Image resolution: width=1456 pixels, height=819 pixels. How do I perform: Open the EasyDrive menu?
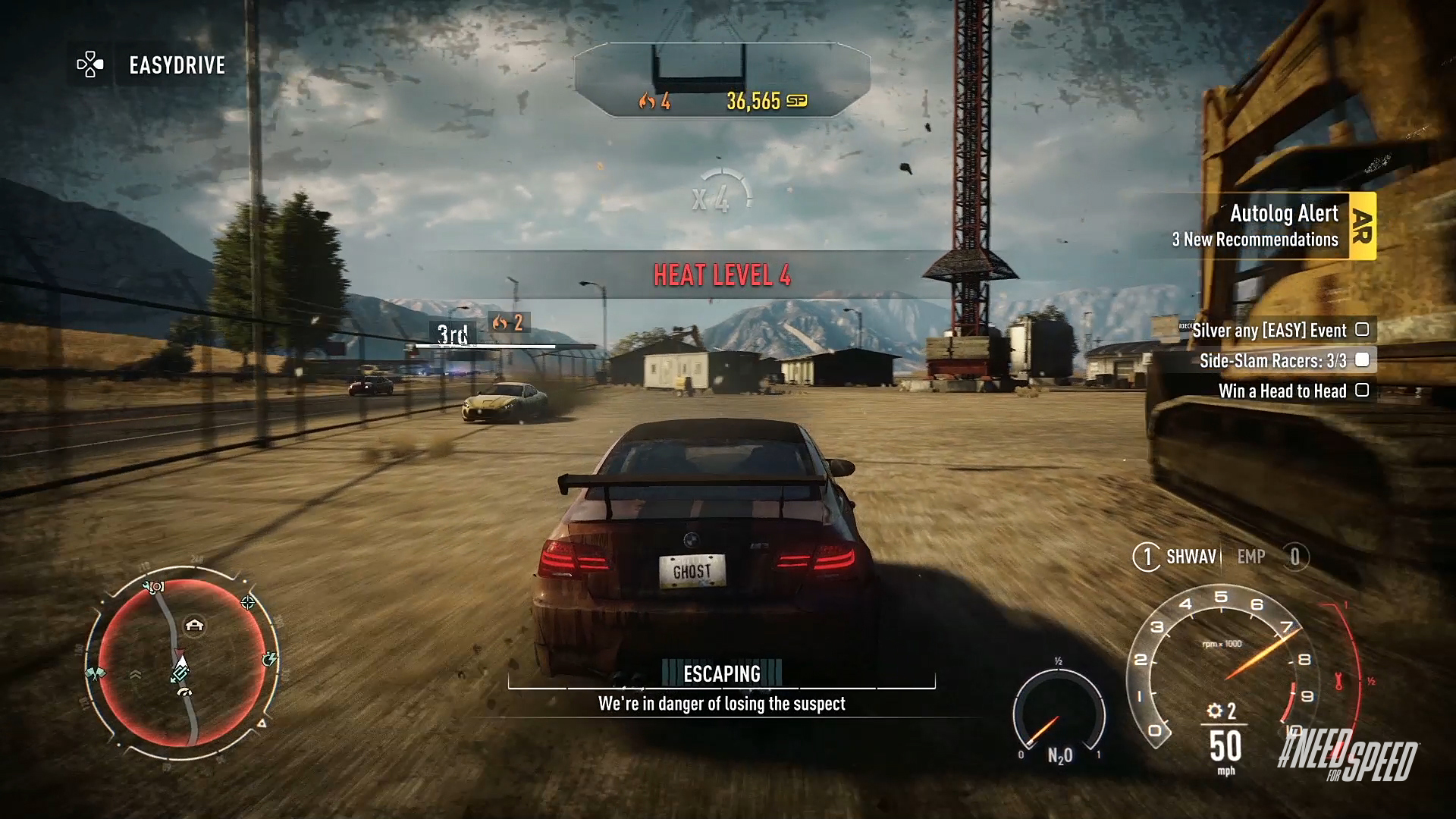[174, 66]
